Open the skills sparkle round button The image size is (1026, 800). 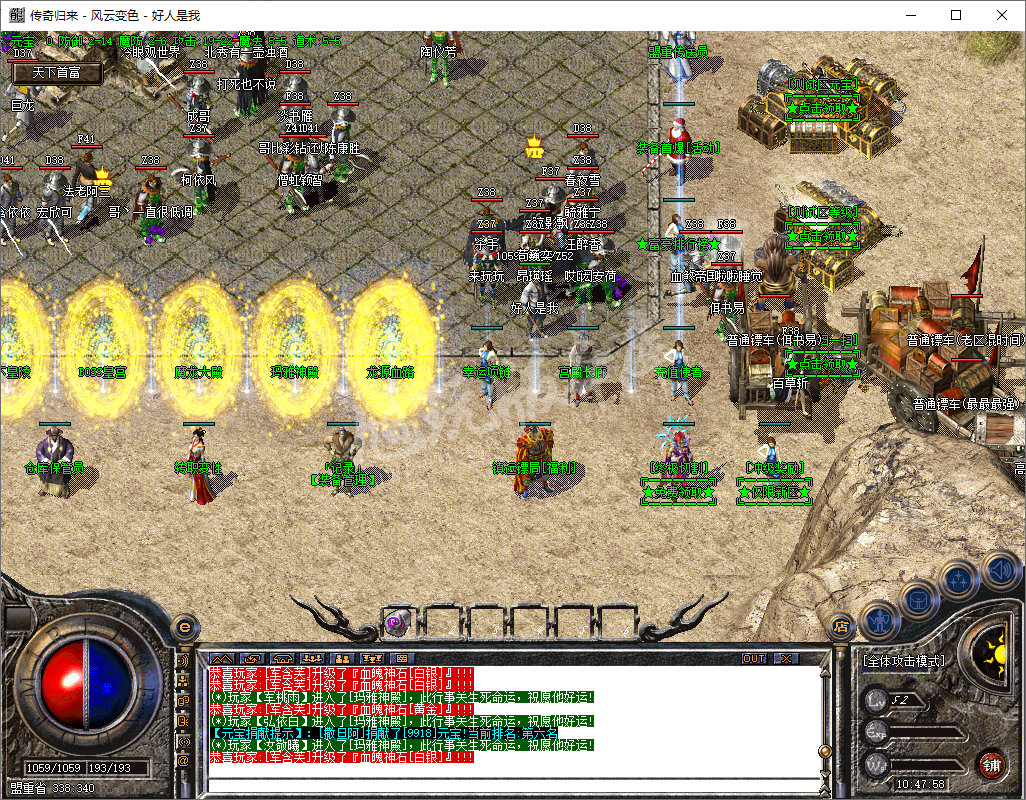pos(959,578)
